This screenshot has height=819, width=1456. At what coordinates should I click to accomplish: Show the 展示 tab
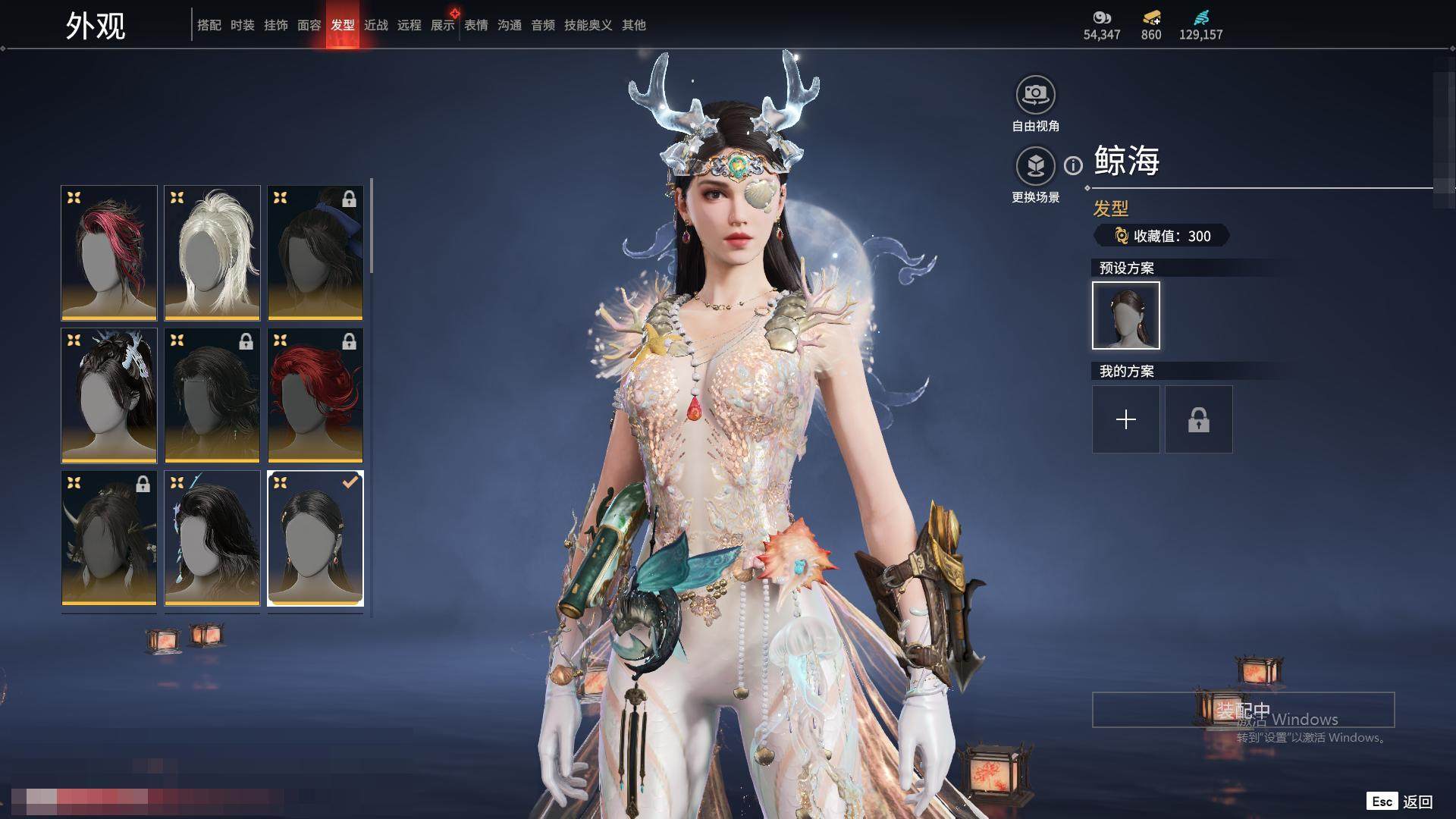[x=442, y=25]
